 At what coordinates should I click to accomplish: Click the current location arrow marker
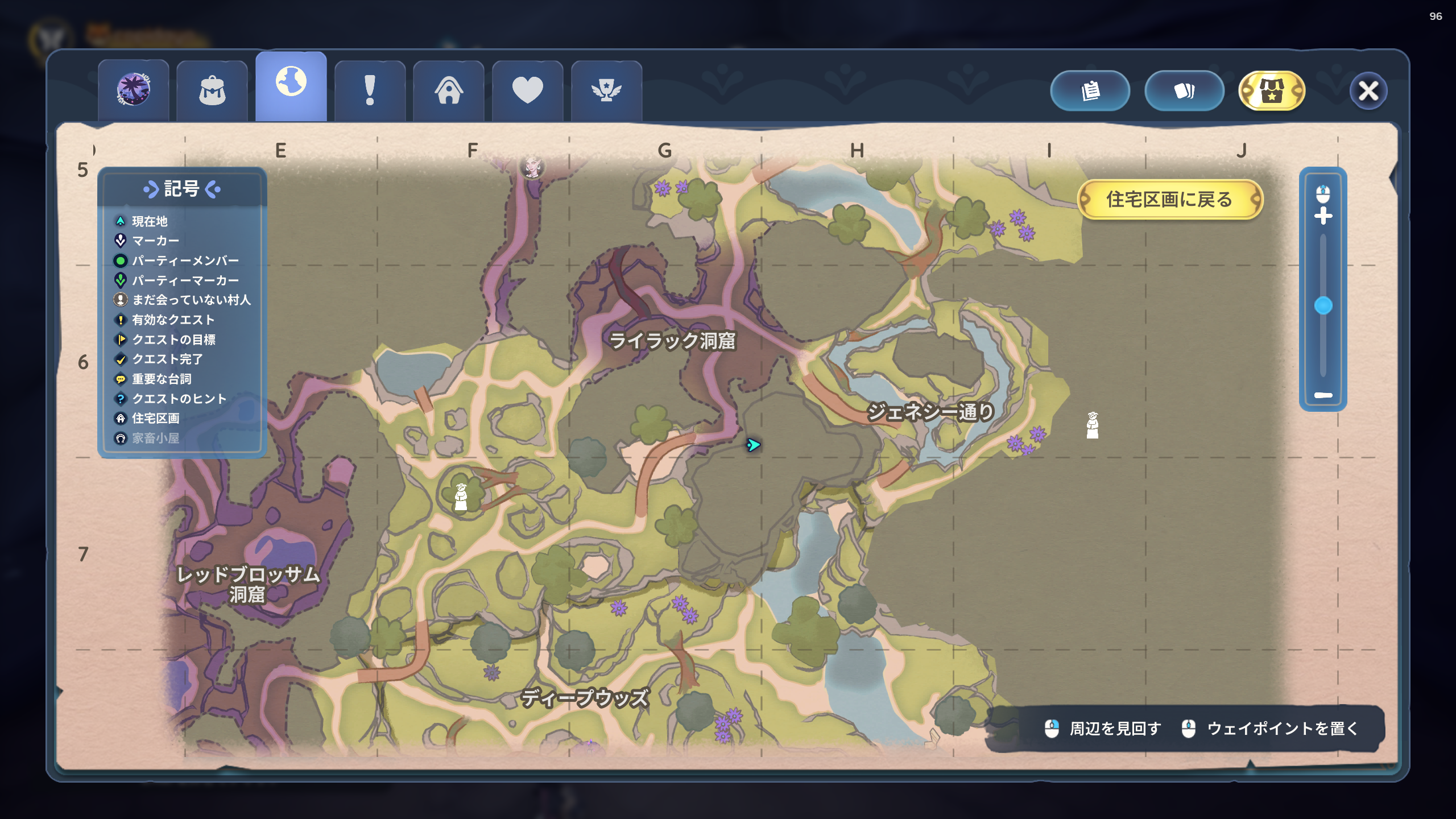pos(753,445)
